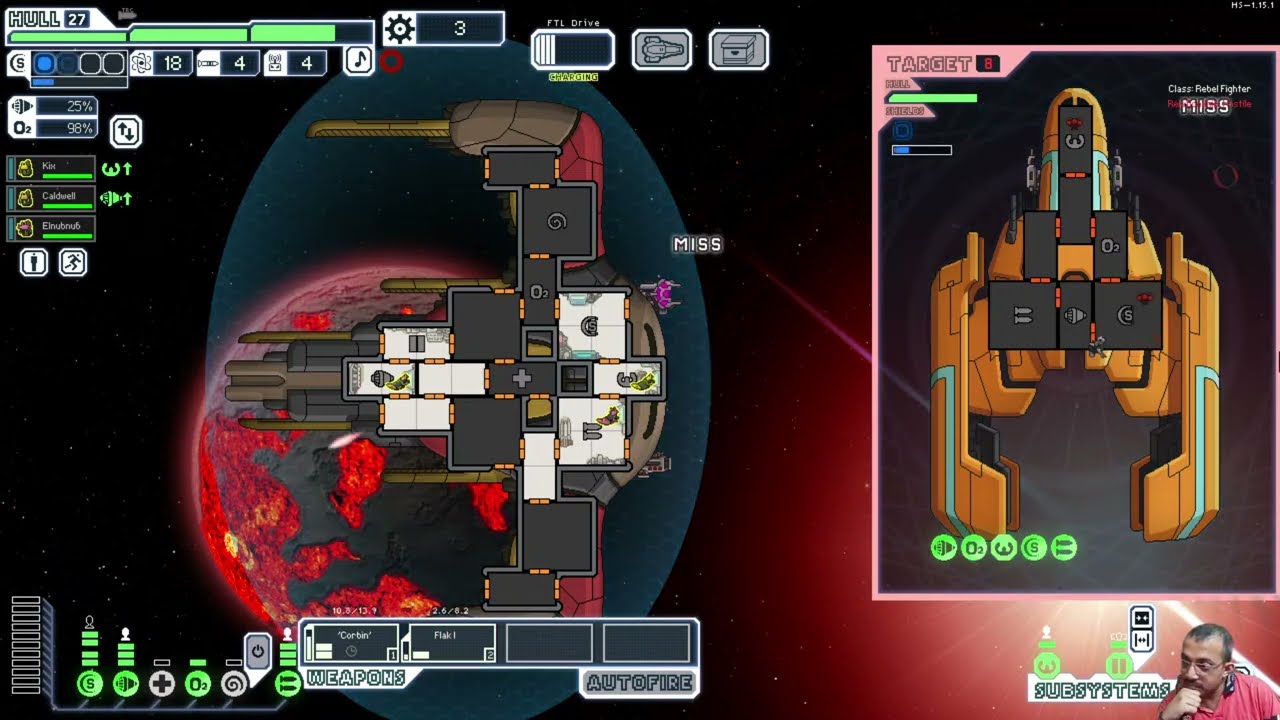Viewport: 1280px width, 720px height.
Task: Click the medbay system power icon
Action: point(162,684)
